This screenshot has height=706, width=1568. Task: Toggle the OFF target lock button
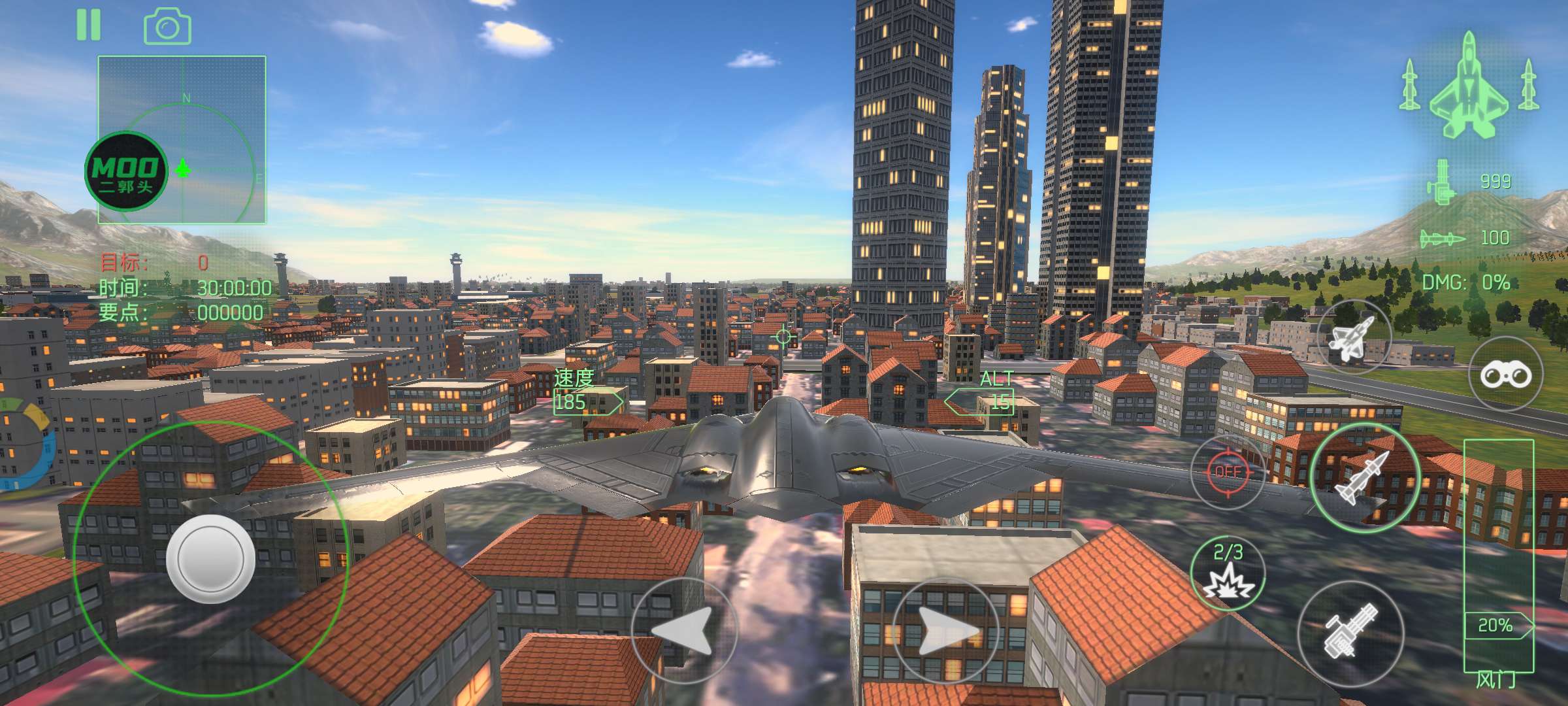1228,472
